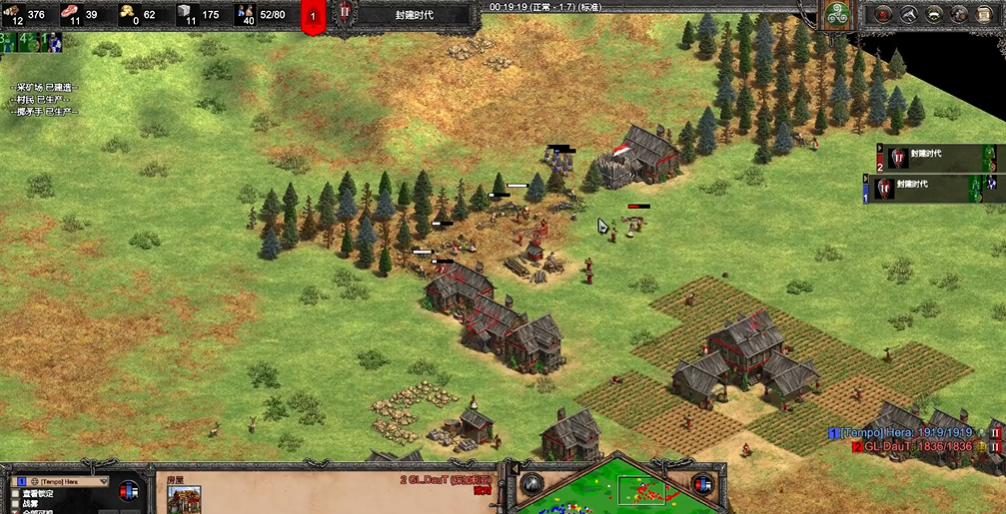This screenshot has width=1006, height=514.
Task: Click the red notification banner numbered 1
Action: [313, 16]
